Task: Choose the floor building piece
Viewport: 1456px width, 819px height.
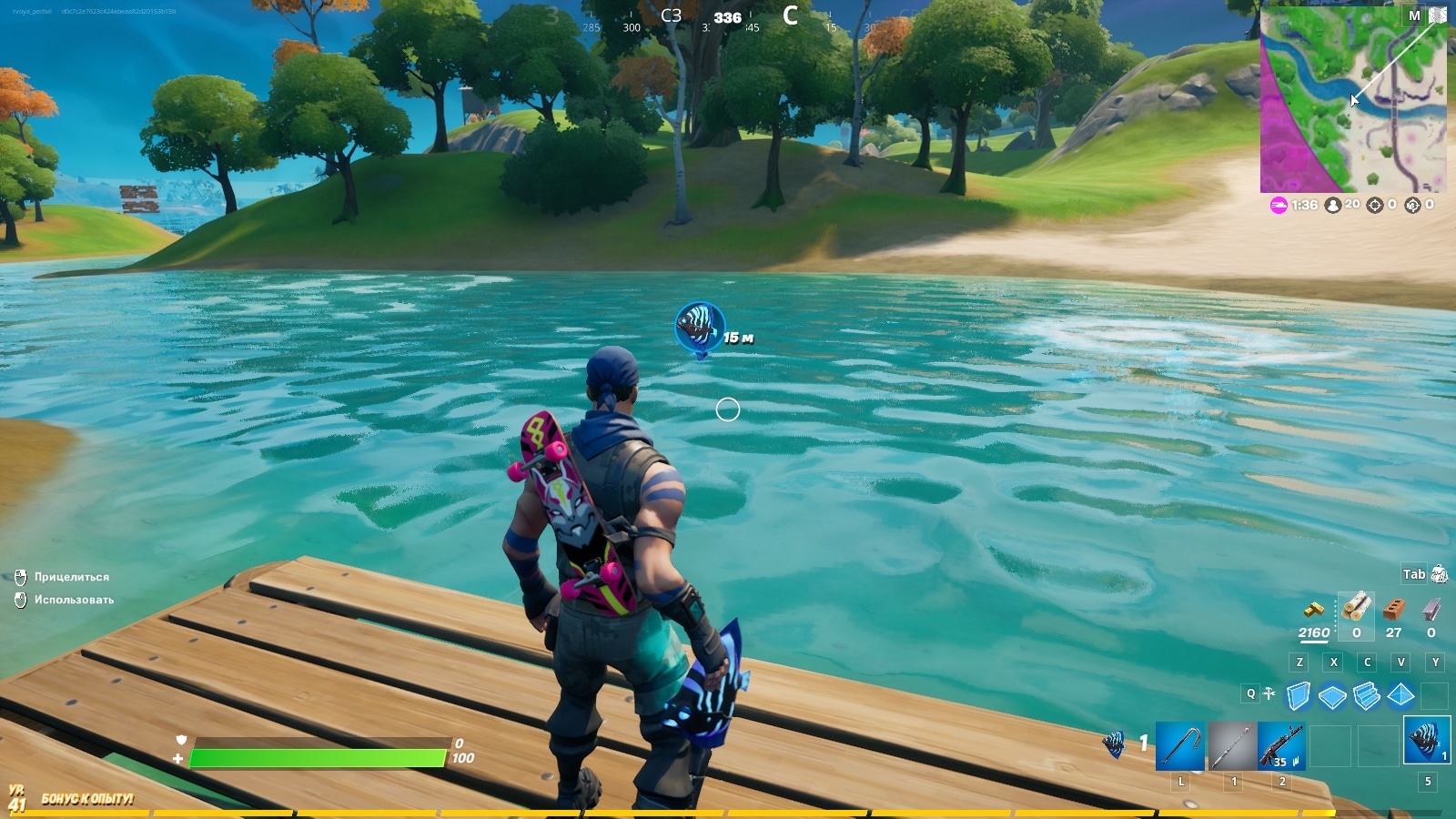Action: [x=1332, y=697]
